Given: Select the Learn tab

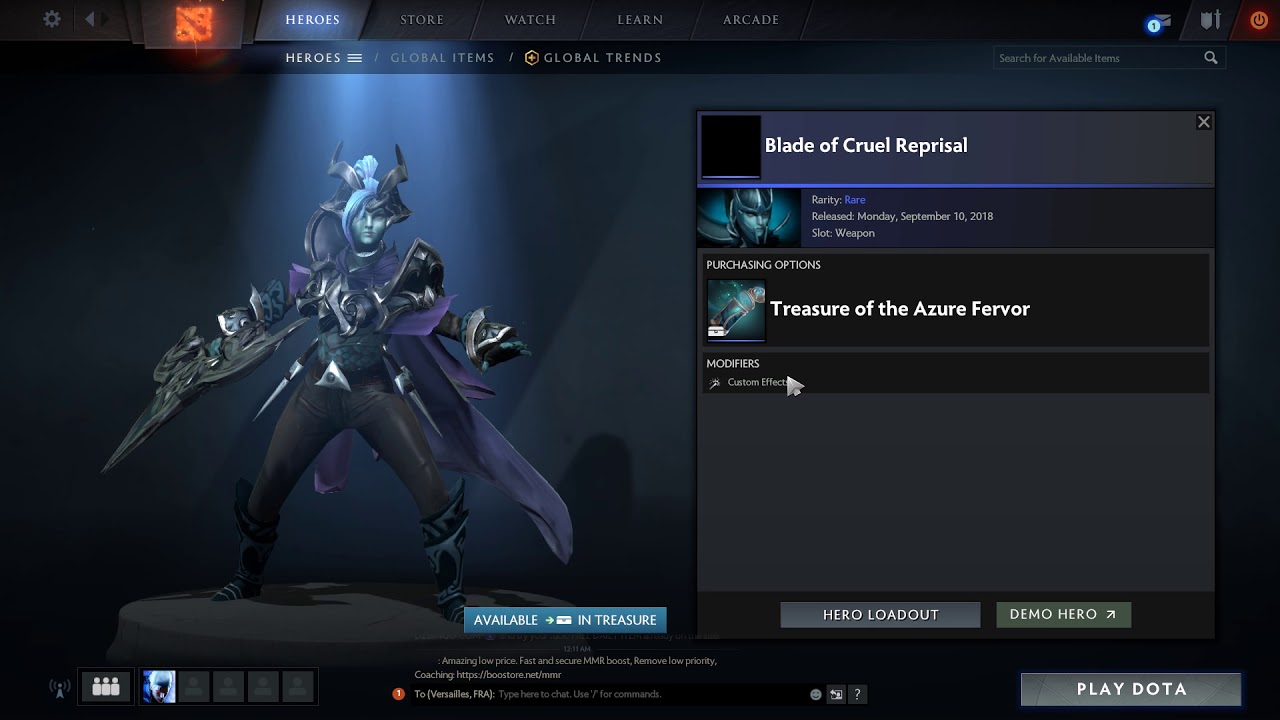Looking at the screenshot, I should click(x=640, y=19).
